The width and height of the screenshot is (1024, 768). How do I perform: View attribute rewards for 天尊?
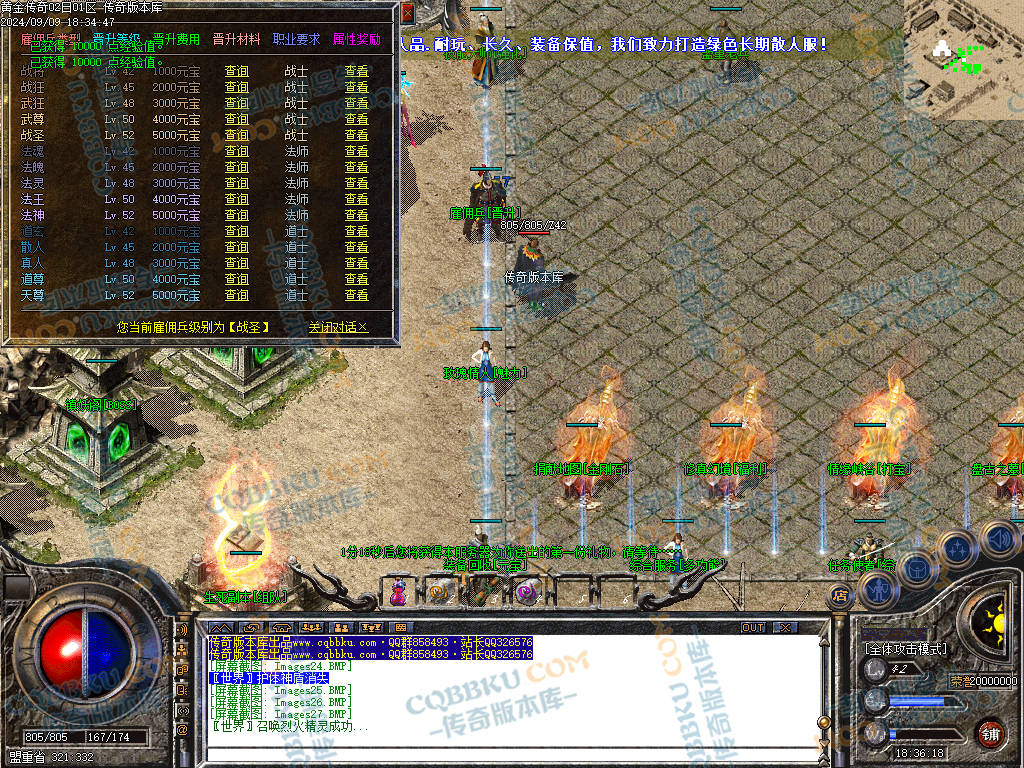point(356,295)
